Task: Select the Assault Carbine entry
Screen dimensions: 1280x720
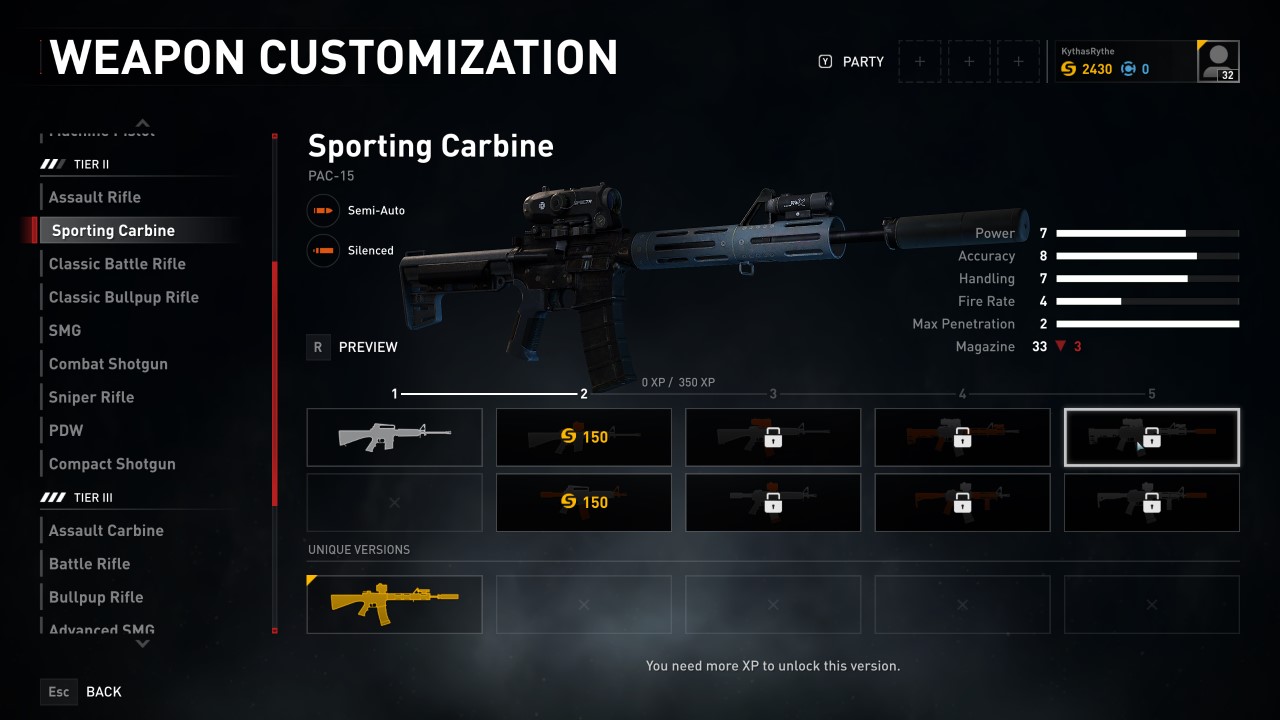Action: 106,530
